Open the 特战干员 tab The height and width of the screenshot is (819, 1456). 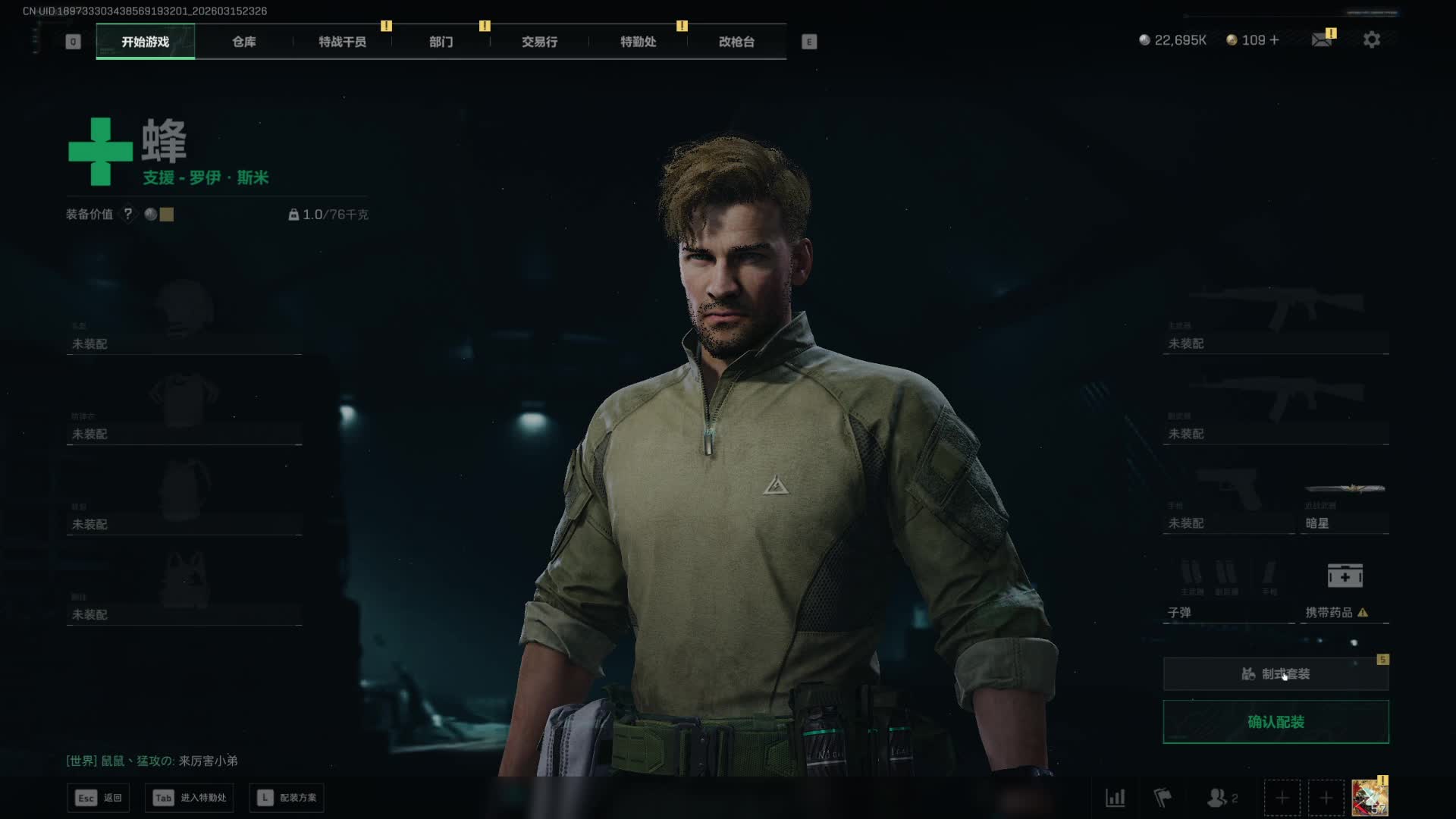[342, 42]
